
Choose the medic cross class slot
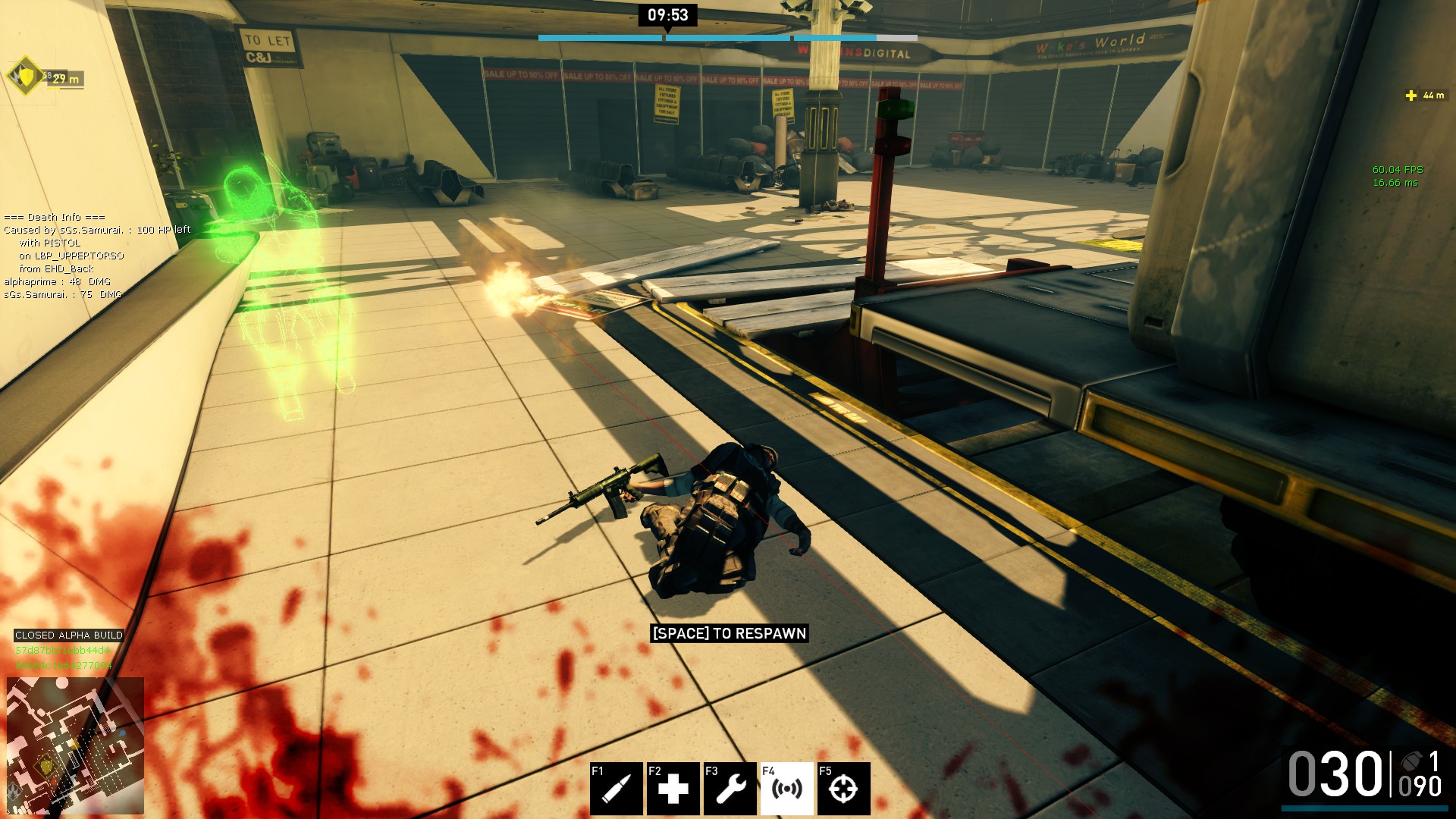click(x=673, y=789)
